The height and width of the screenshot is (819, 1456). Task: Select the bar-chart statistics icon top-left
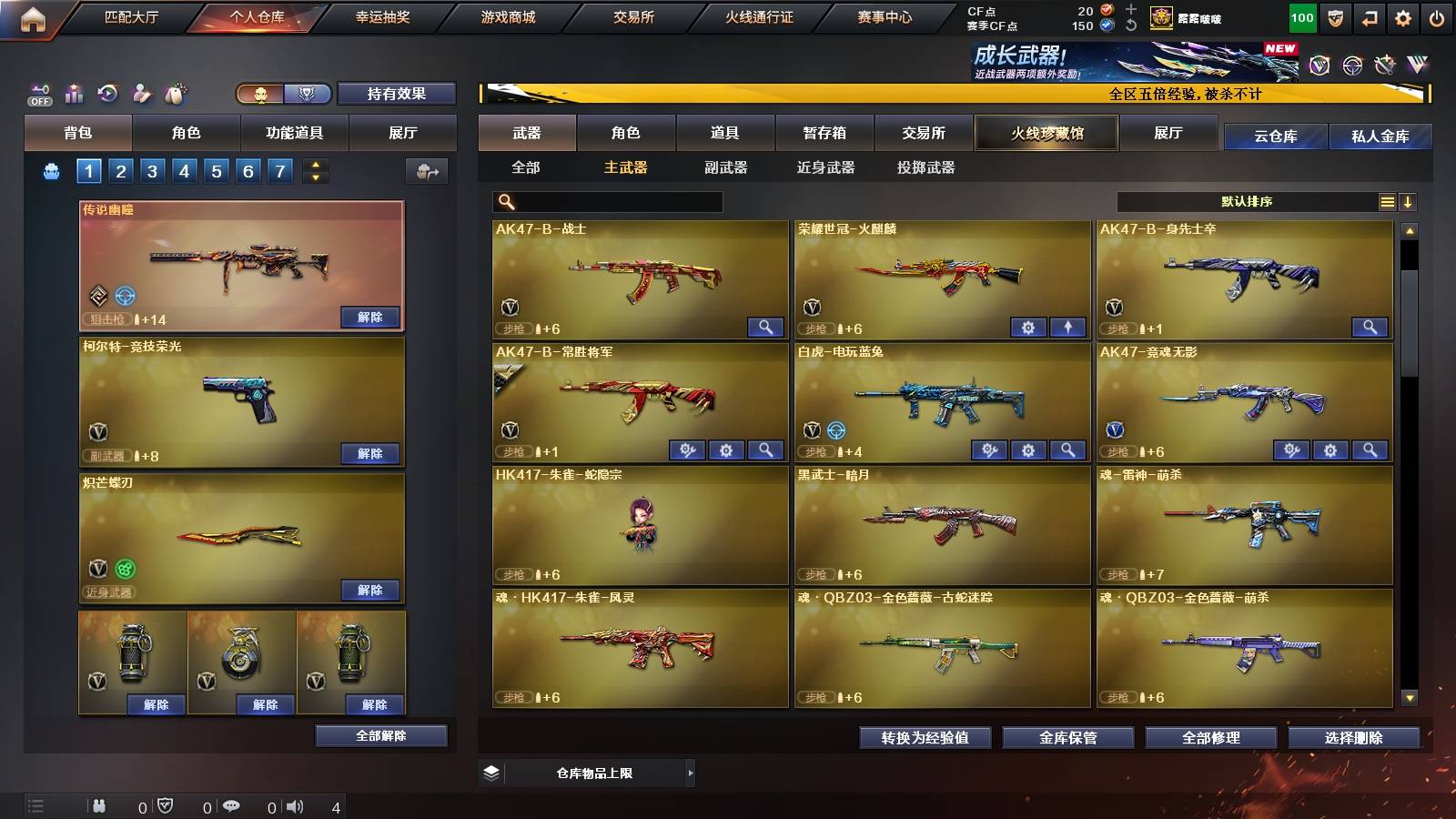click(74, 94)
